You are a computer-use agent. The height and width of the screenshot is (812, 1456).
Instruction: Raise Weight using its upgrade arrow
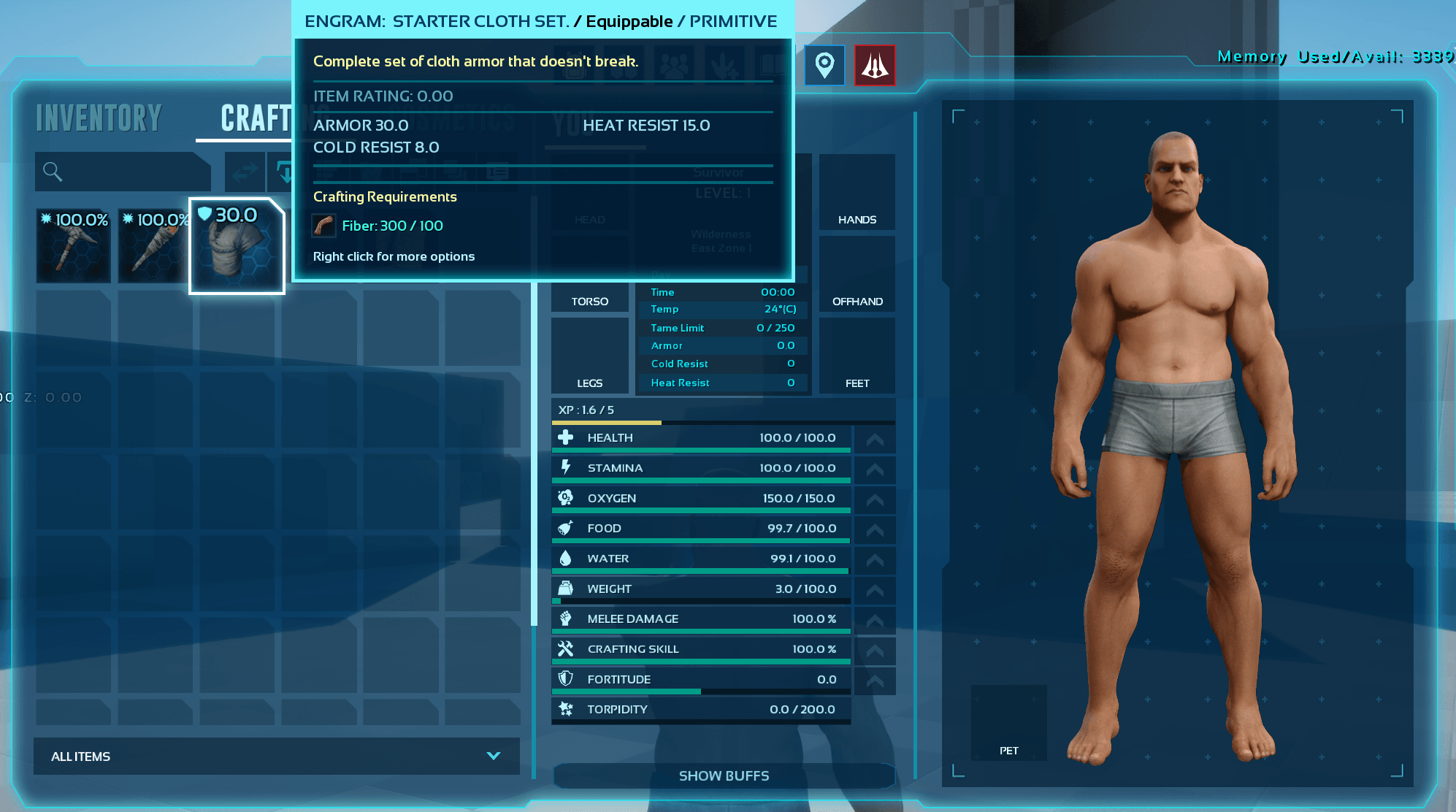coord(875,589)
